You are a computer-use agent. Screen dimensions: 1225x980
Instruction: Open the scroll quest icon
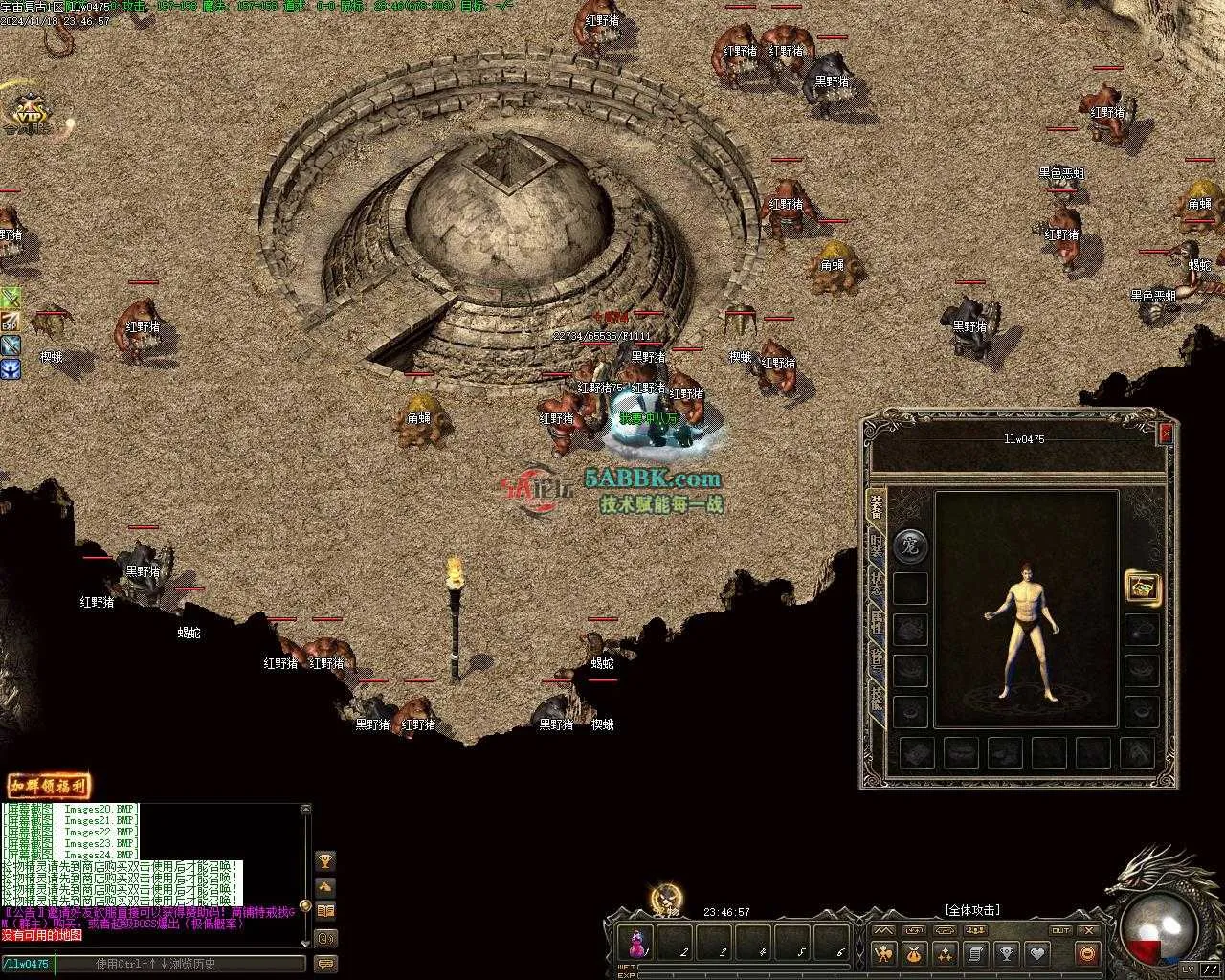click(975, 953)
